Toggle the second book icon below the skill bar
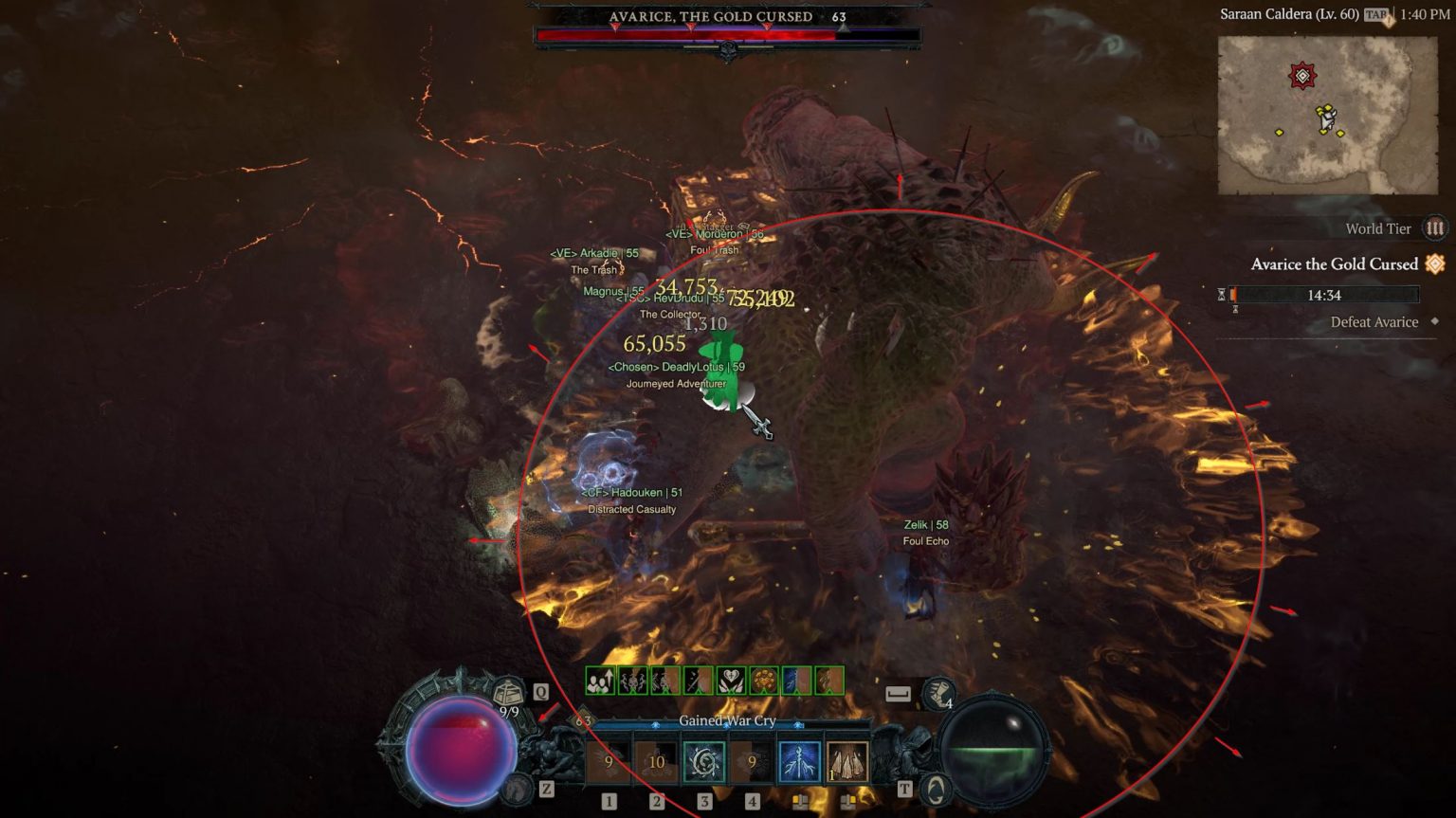1456x818 pixels. coord(848,801)
